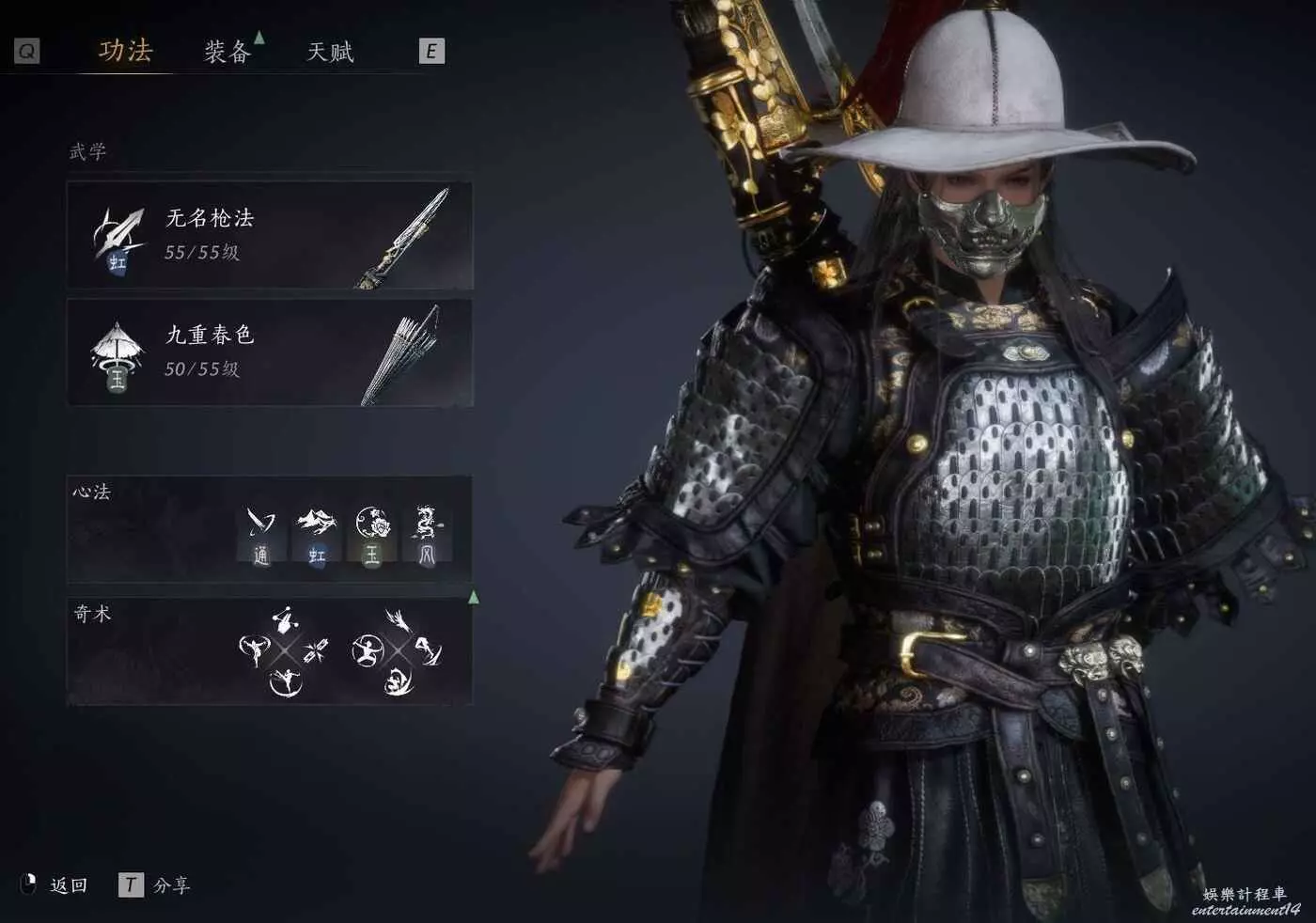1316x923 pixels.
Task: Choose the 风 dragon inner art slot
Action: pos(427,536)
